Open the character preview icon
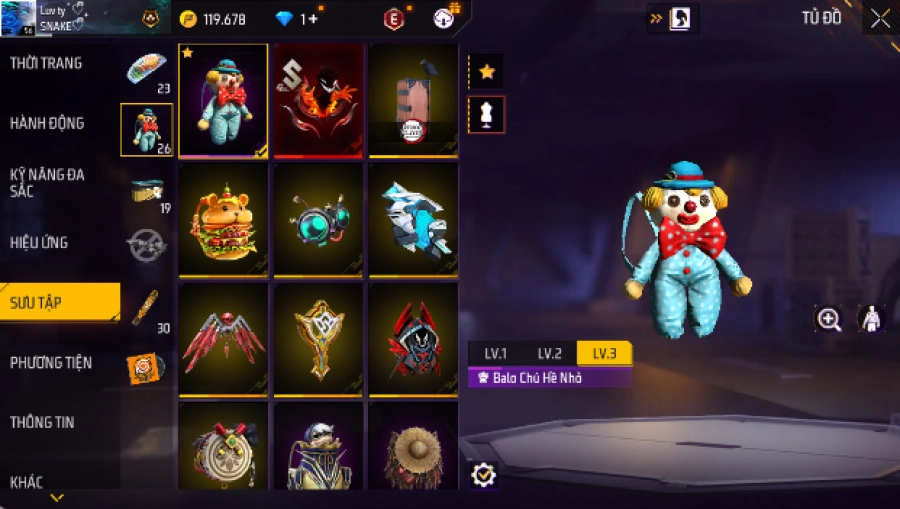The height and width of the screenshot is (509, 900). (871, 319)
